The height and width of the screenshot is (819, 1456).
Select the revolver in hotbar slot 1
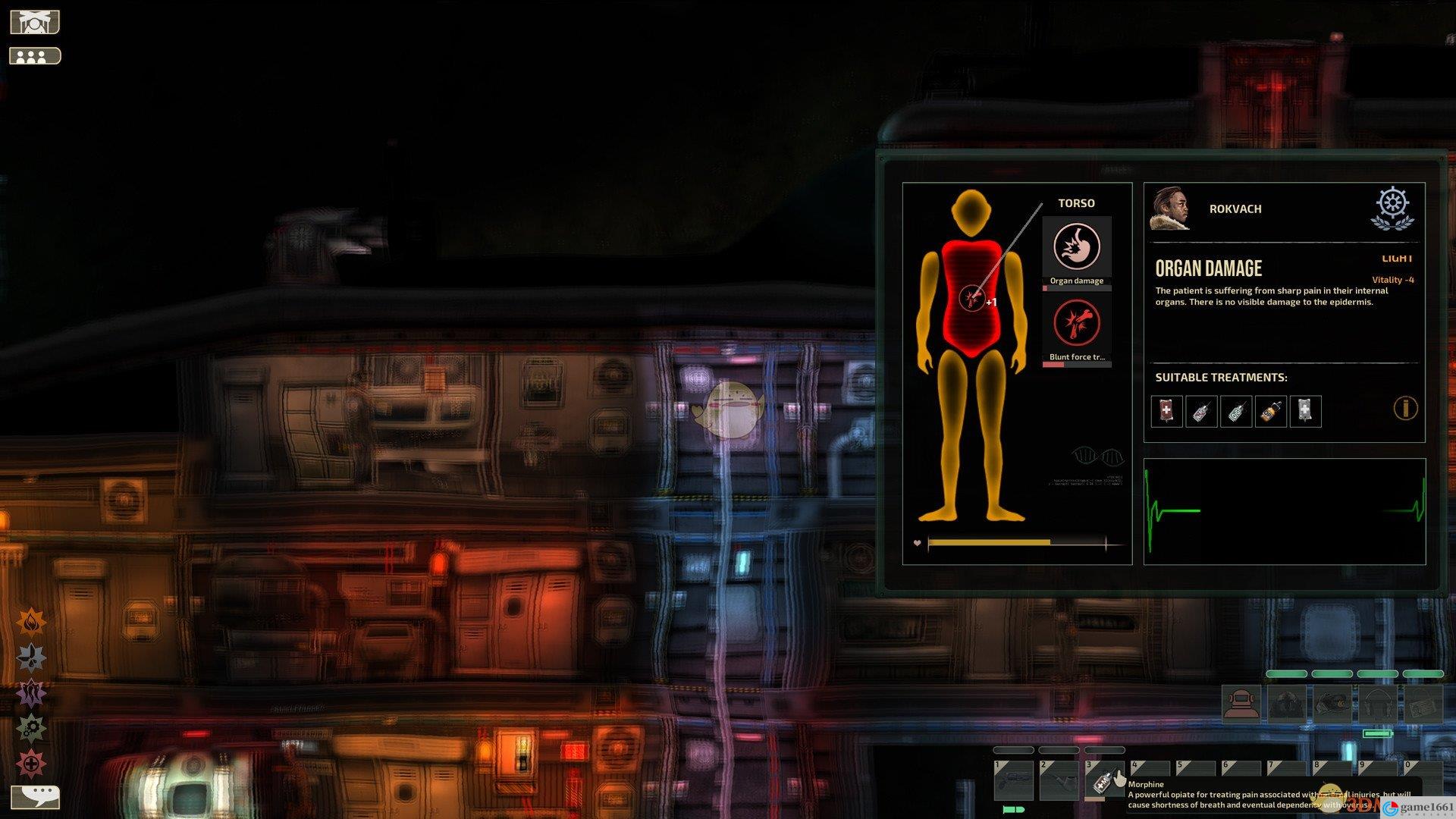click(x=1013, y=781)
